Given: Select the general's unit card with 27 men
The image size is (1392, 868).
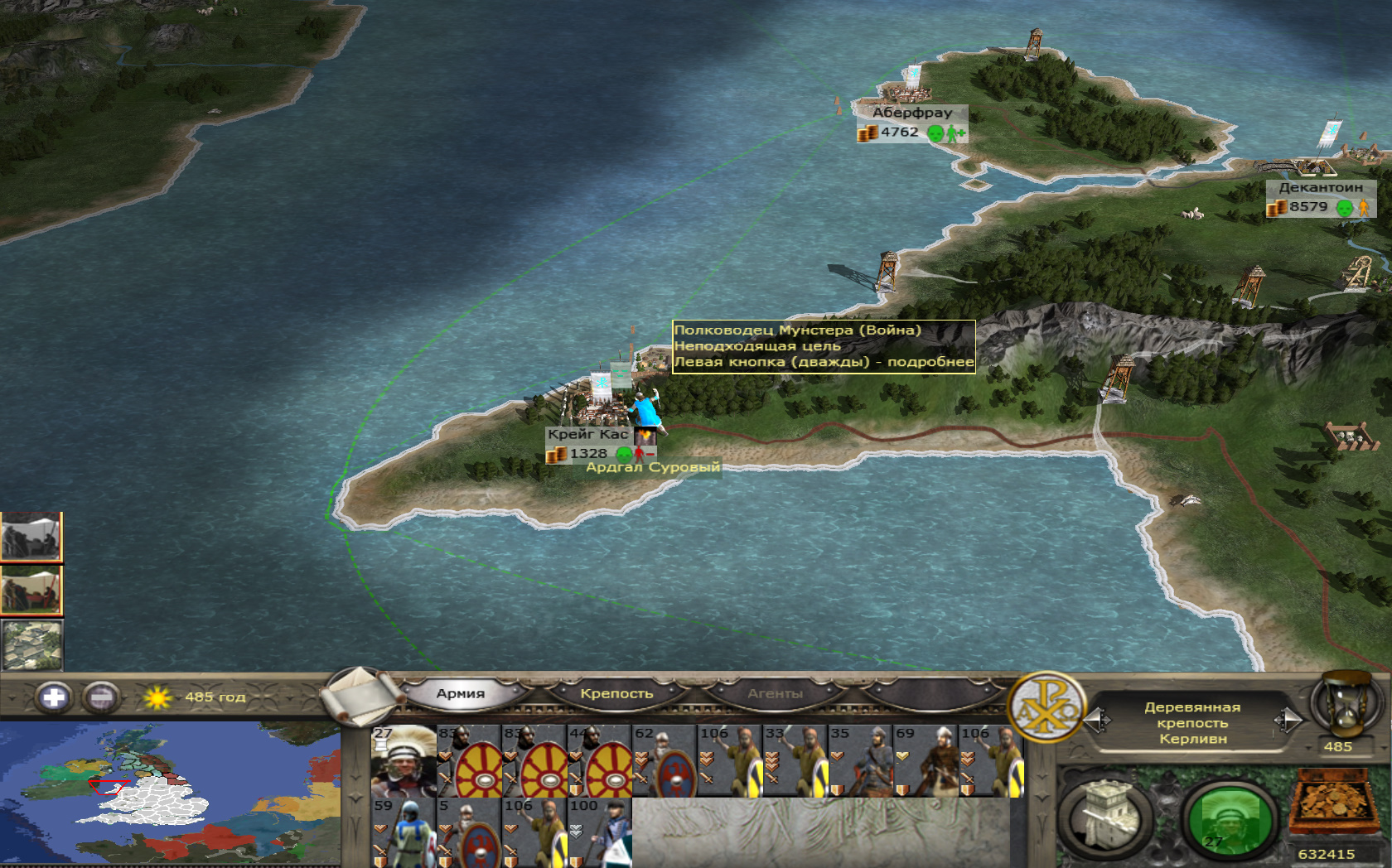Looking at the screenshot, I should coord(404,761).
